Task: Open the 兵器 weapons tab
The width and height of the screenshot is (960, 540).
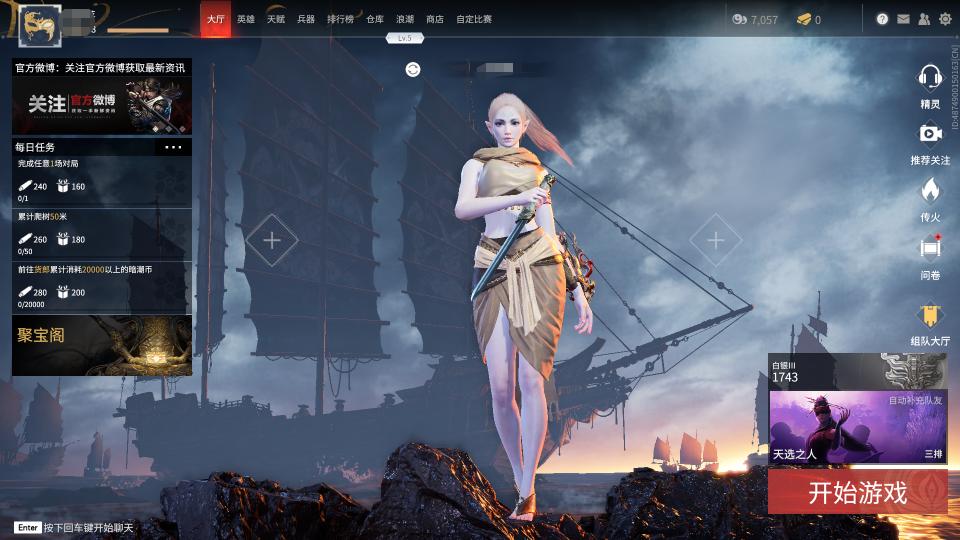Action: [306, 19]
